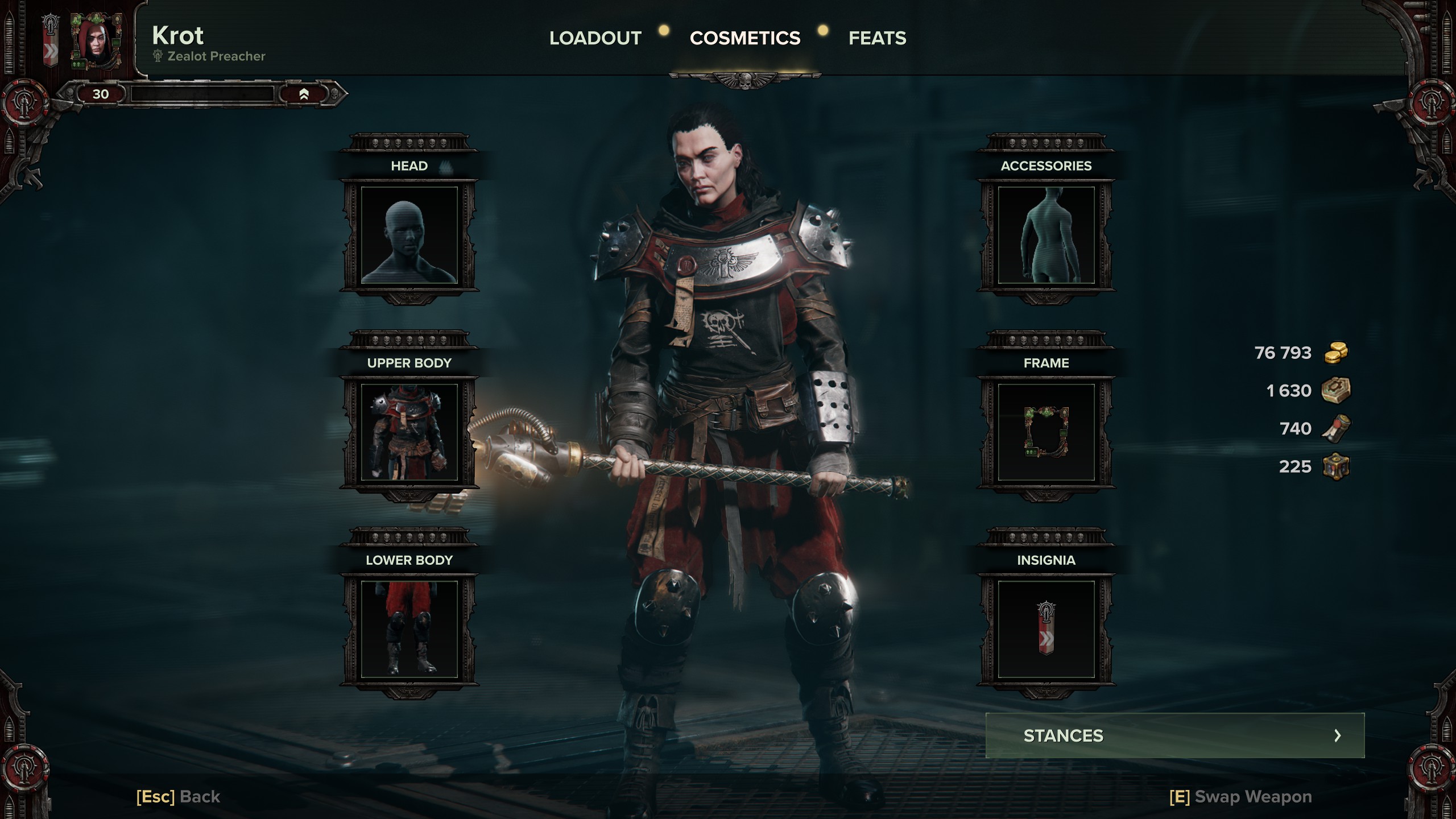Viewport: 1456px width, 819px height.
Task: Select the portrait Frame slot
Action: pos(1046,432)
